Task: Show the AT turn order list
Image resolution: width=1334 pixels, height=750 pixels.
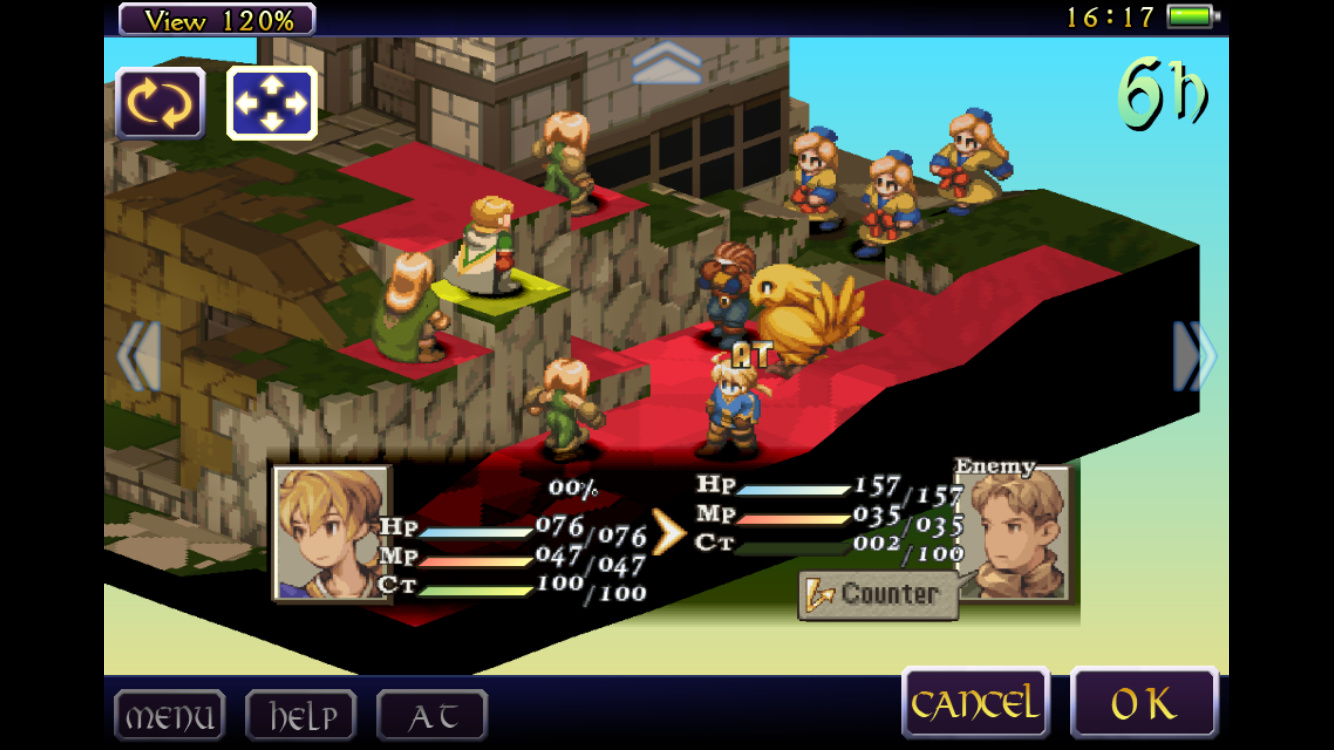Action: 432,716
